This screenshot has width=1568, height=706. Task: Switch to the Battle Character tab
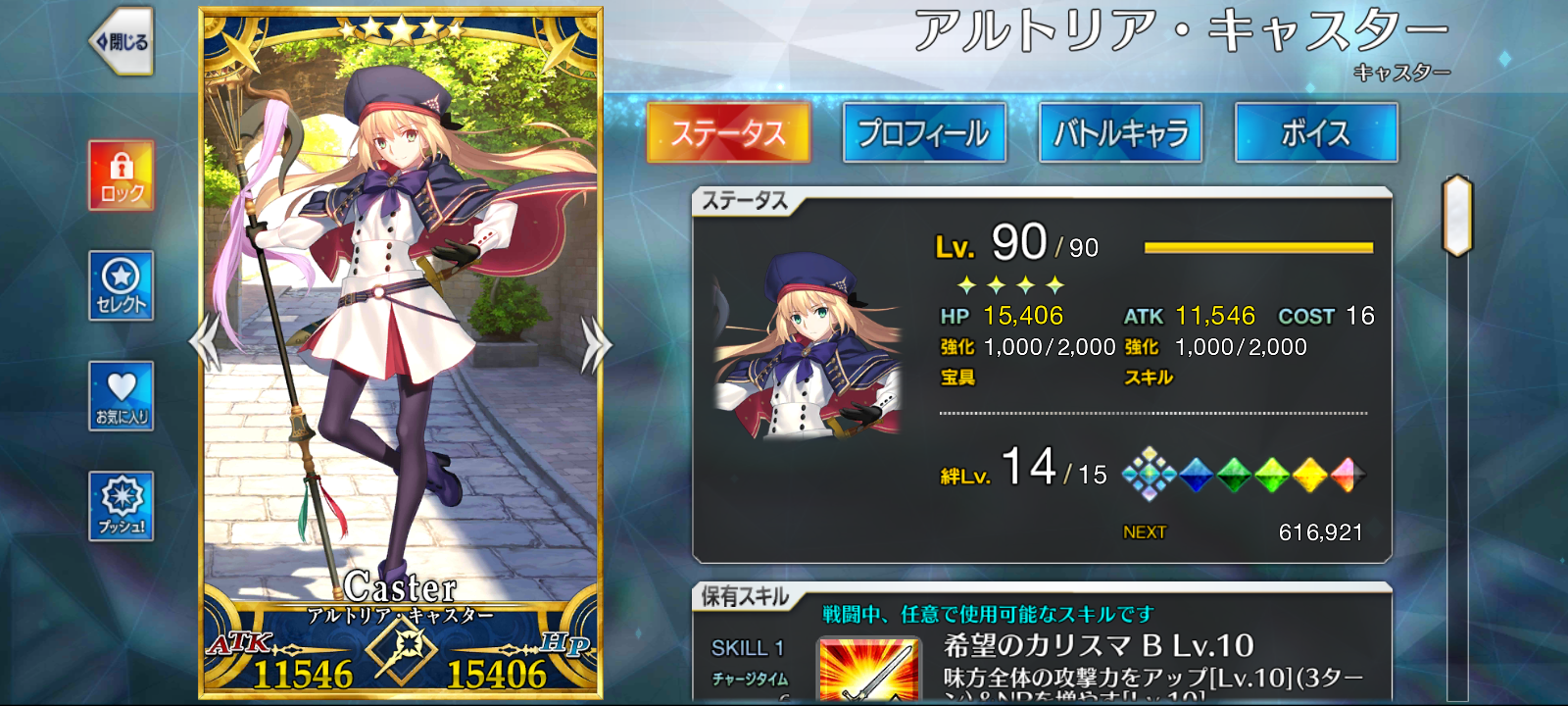tap(1120, 132)
